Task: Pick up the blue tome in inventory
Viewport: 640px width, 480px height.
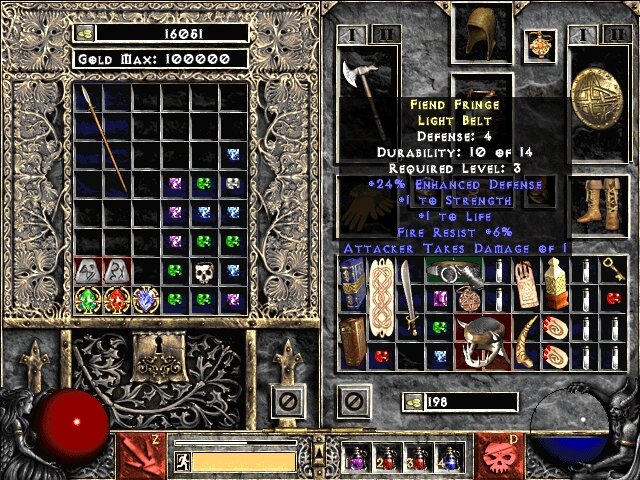Action: click(350, 283)
